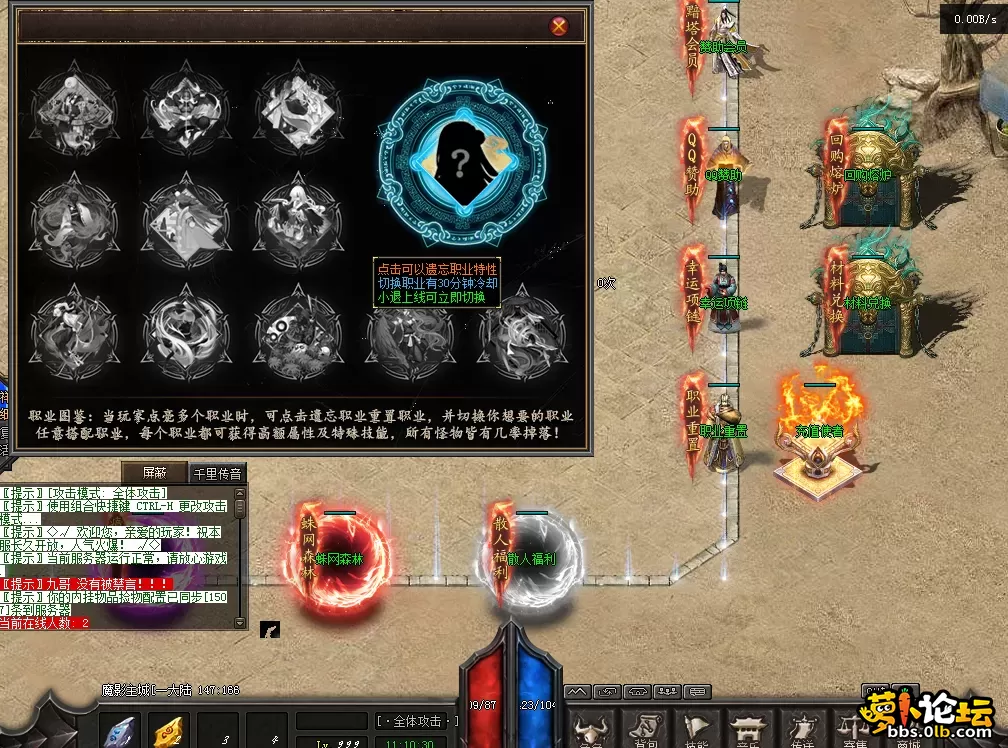The width and height of the screenshot is (1008, 748).
Task: Switch to the 屏蔽 chat tab
Action: [x=154, y=472]
